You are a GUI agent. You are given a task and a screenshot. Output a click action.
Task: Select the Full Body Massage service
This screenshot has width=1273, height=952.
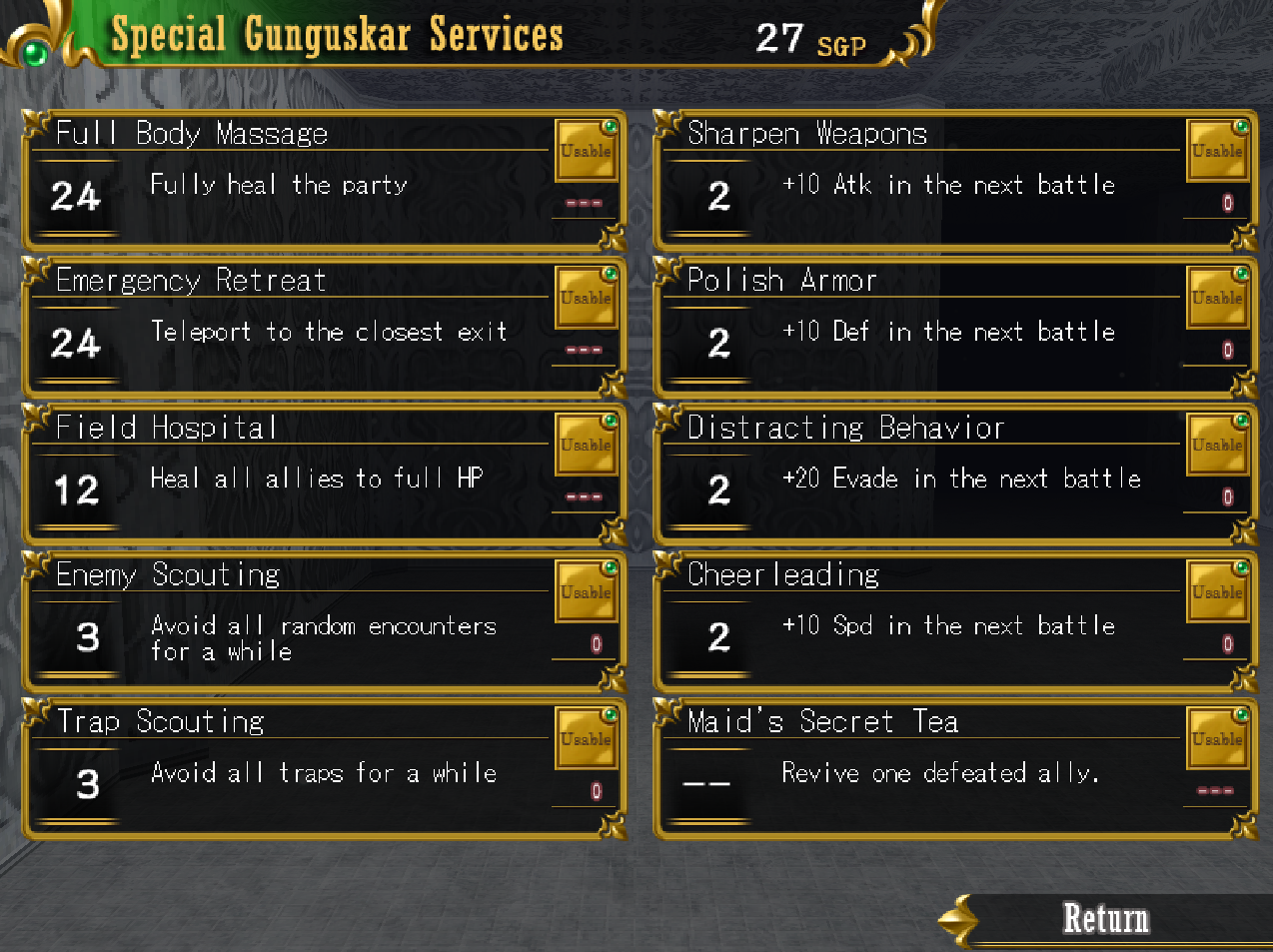click(290, 181)
